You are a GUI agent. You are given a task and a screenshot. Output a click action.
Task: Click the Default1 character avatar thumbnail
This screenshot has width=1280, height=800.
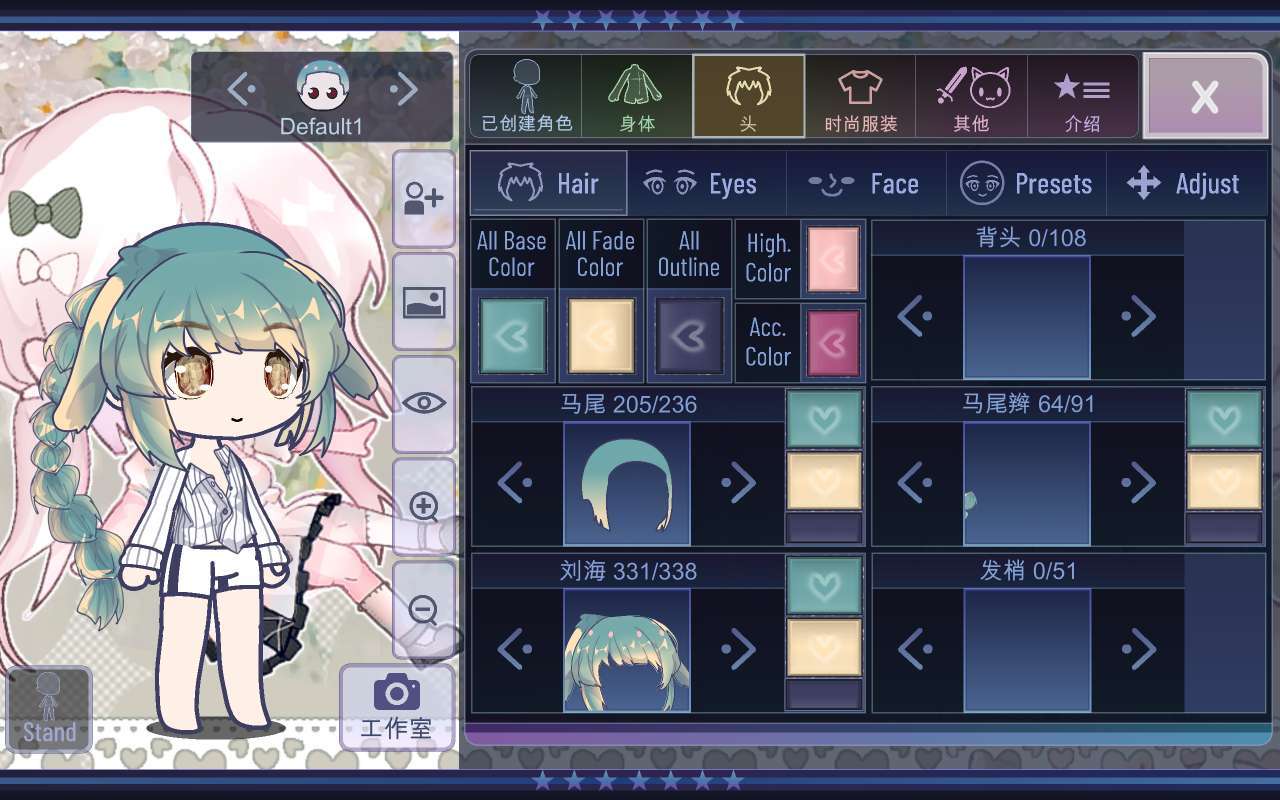(x=322, y=90)
